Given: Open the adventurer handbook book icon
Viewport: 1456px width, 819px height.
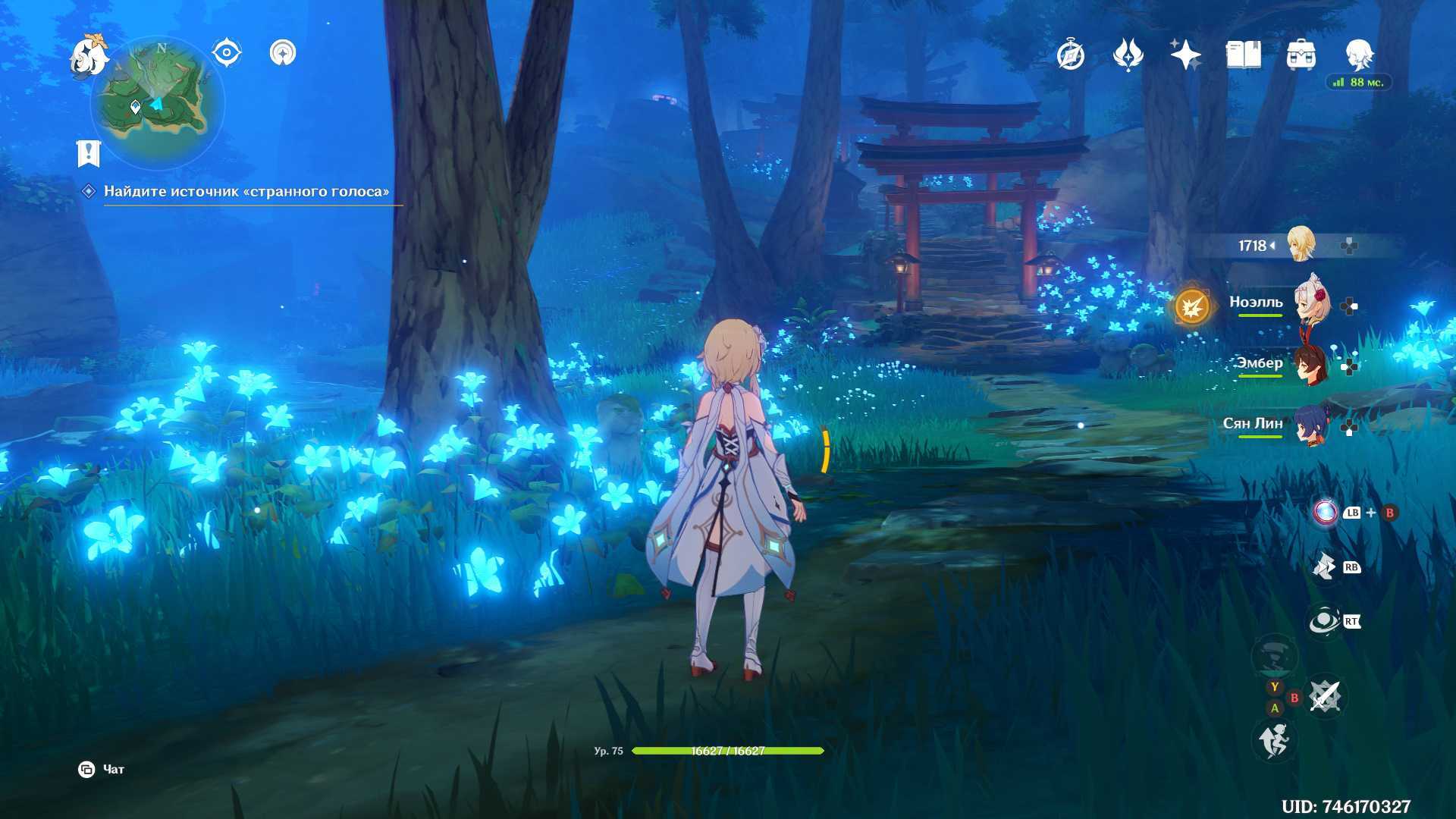Looking at the screenshot, I should coord(1243,55).
